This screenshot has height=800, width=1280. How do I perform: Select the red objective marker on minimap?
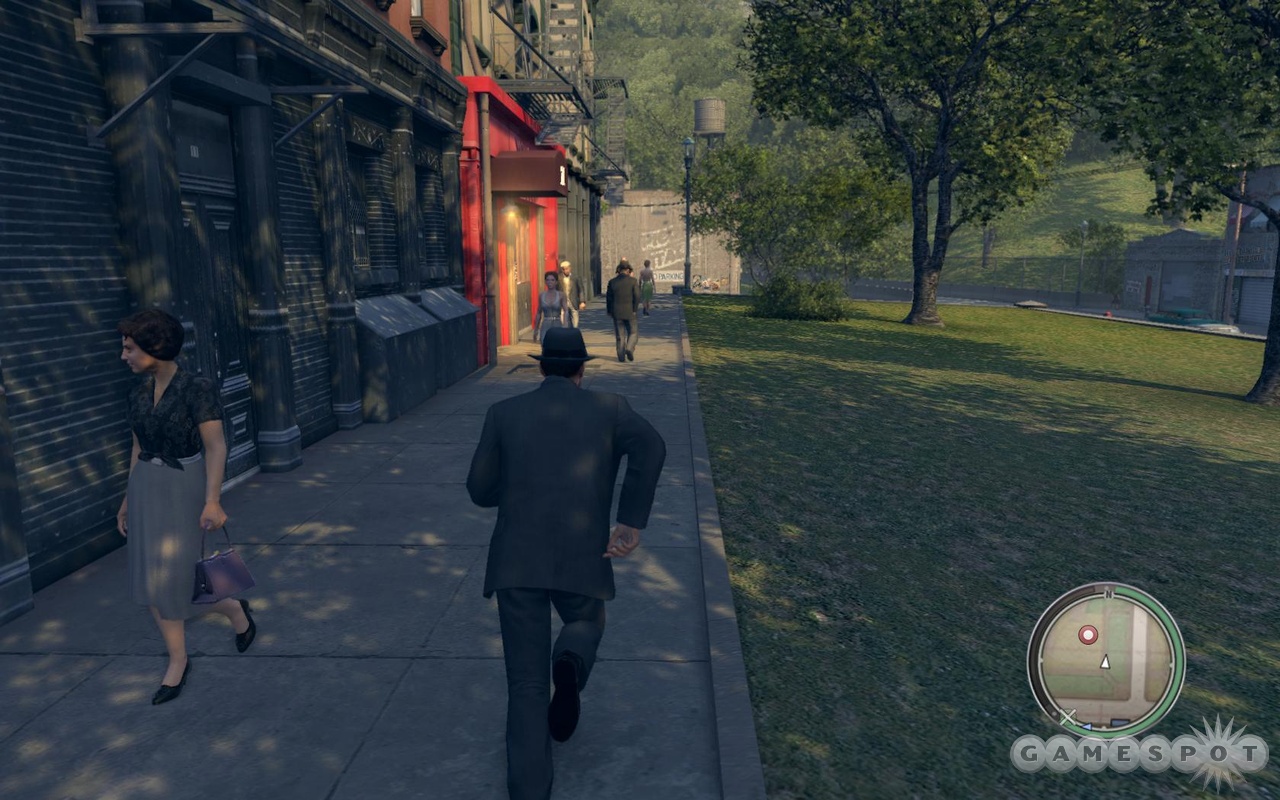(x=1088, y=634)
